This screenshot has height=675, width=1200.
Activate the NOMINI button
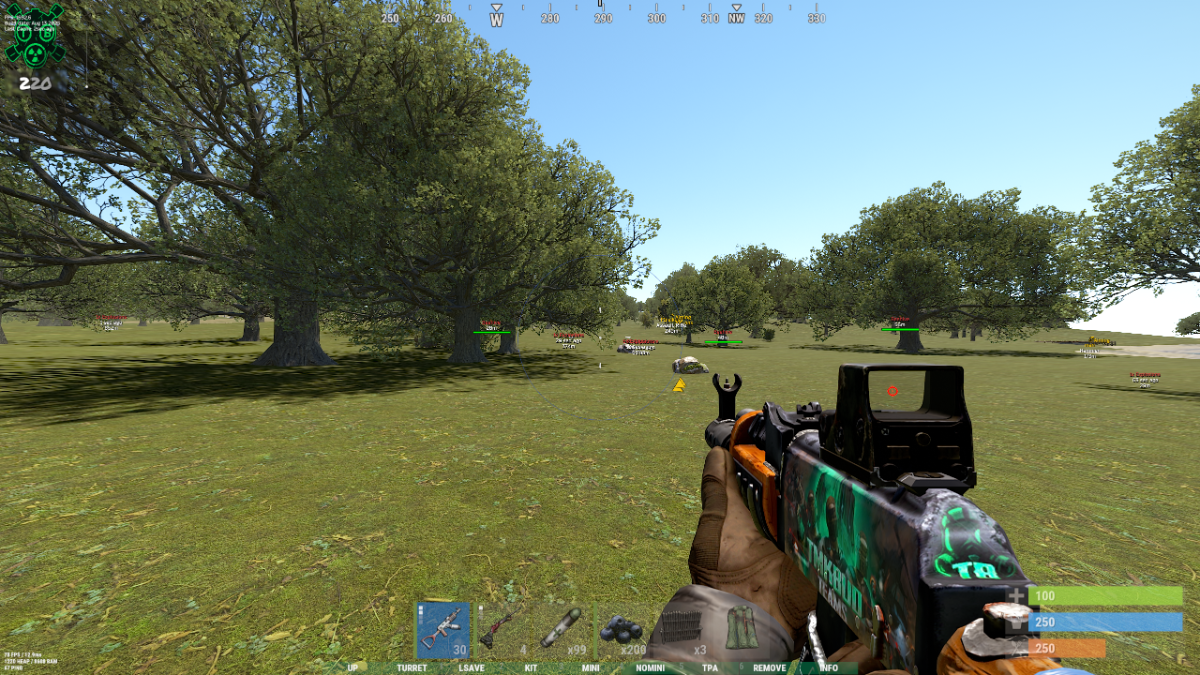(650, 668)
